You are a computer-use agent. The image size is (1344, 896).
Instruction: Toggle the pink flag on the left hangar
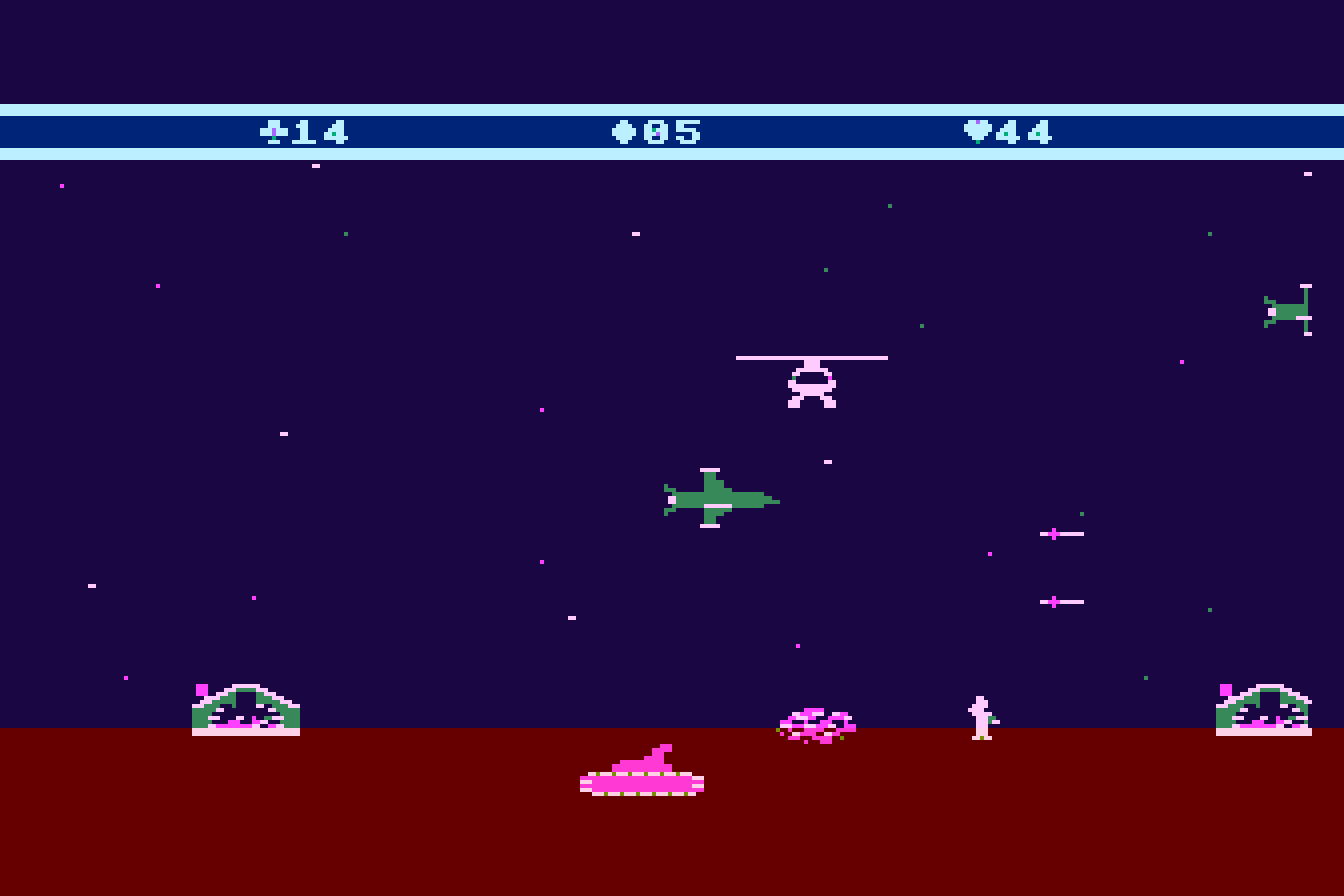pos(200,688)
